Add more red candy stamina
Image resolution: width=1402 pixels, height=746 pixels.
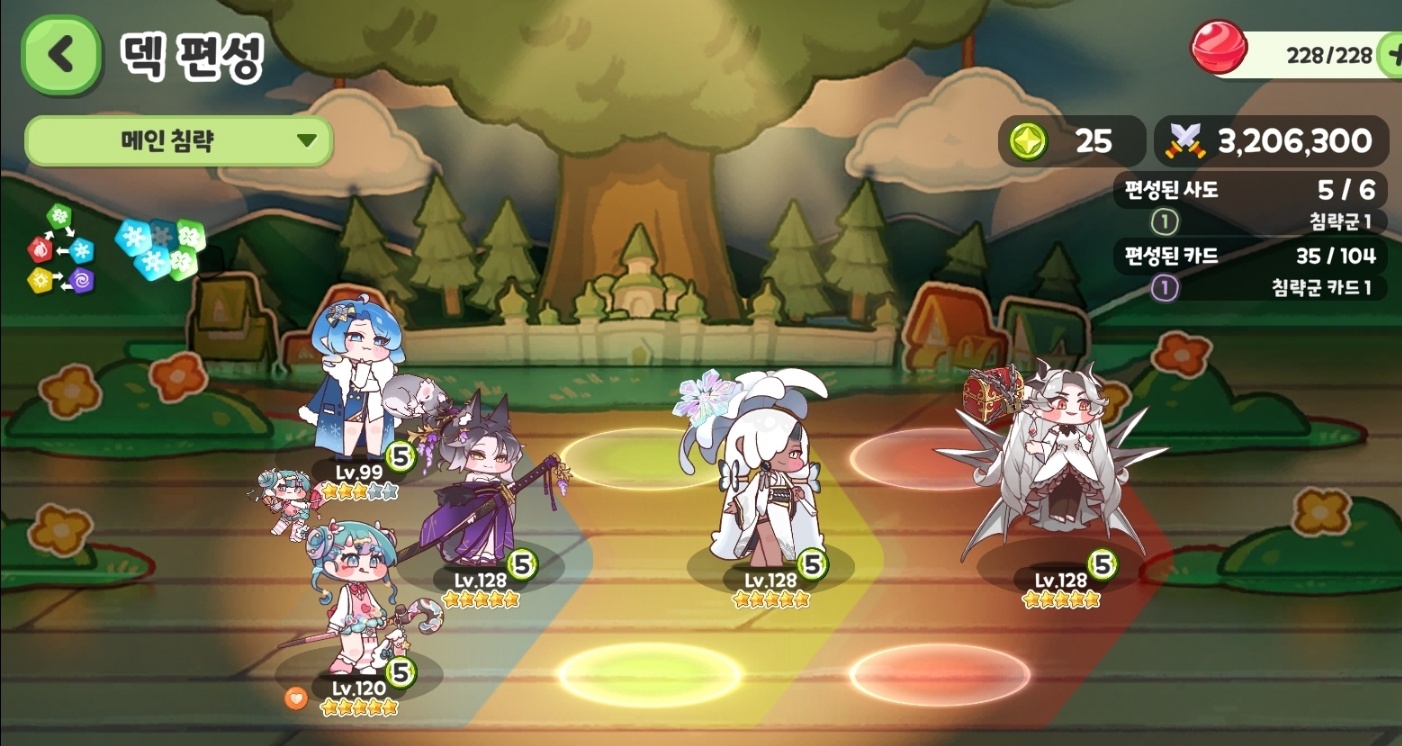click(1390, 55)
